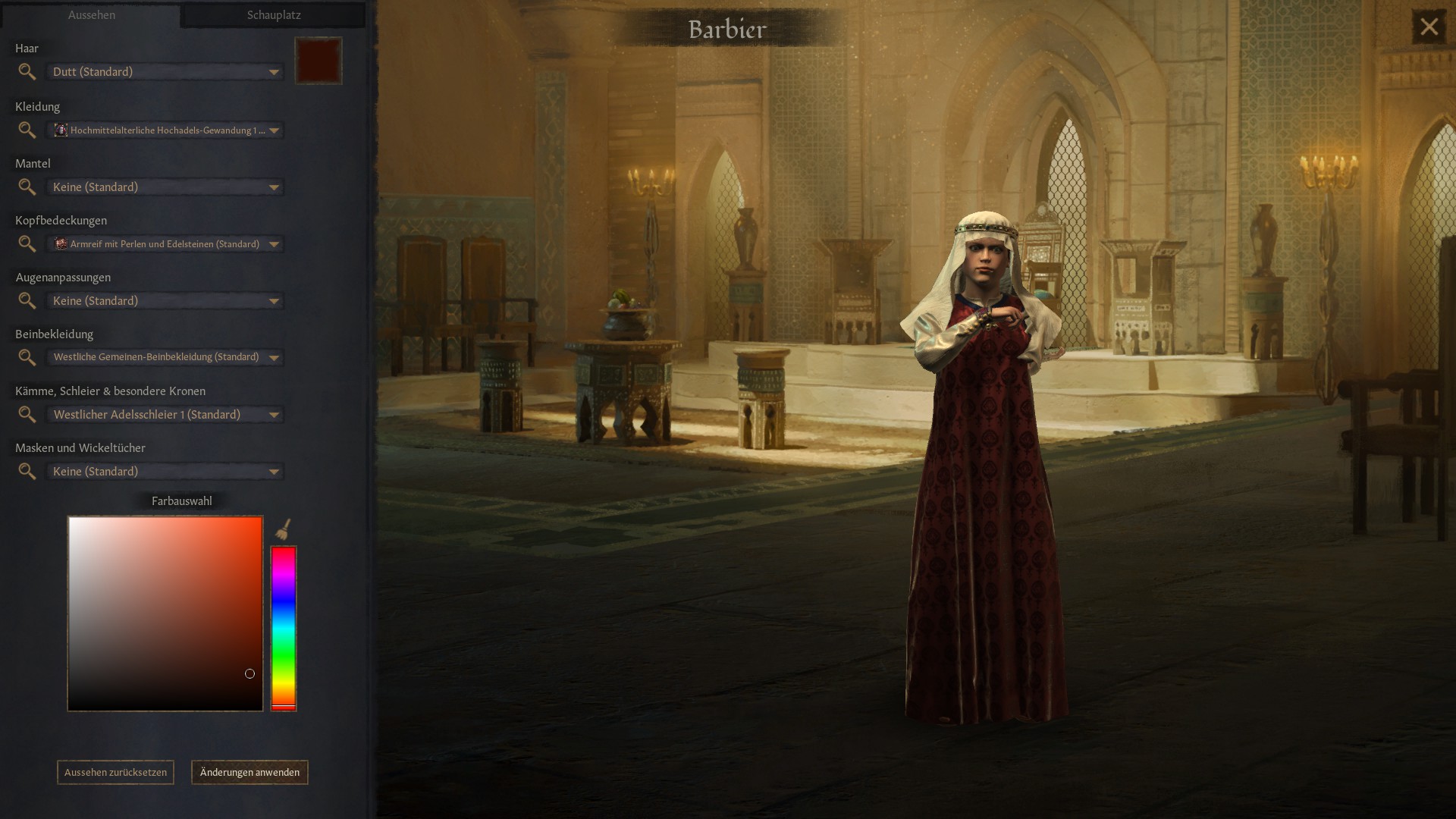
Task: Switch to the Schauplatz tab
Action: point(273,14)
